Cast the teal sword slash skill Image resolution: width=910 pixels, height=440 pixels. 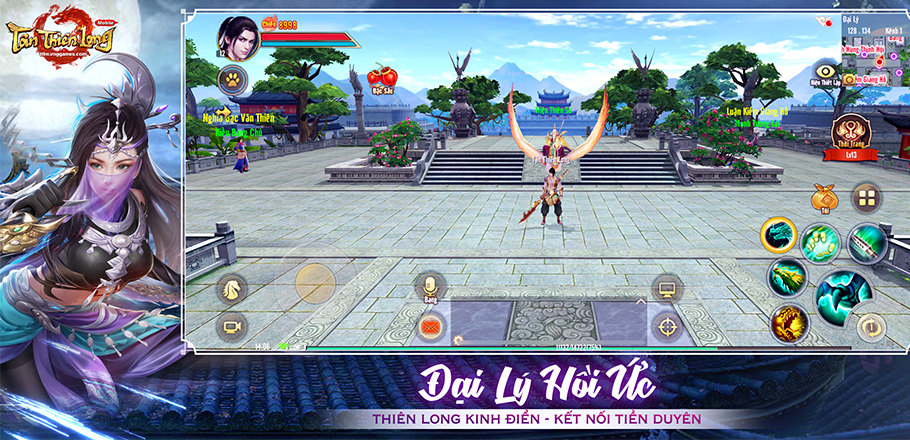pos(866,242)
